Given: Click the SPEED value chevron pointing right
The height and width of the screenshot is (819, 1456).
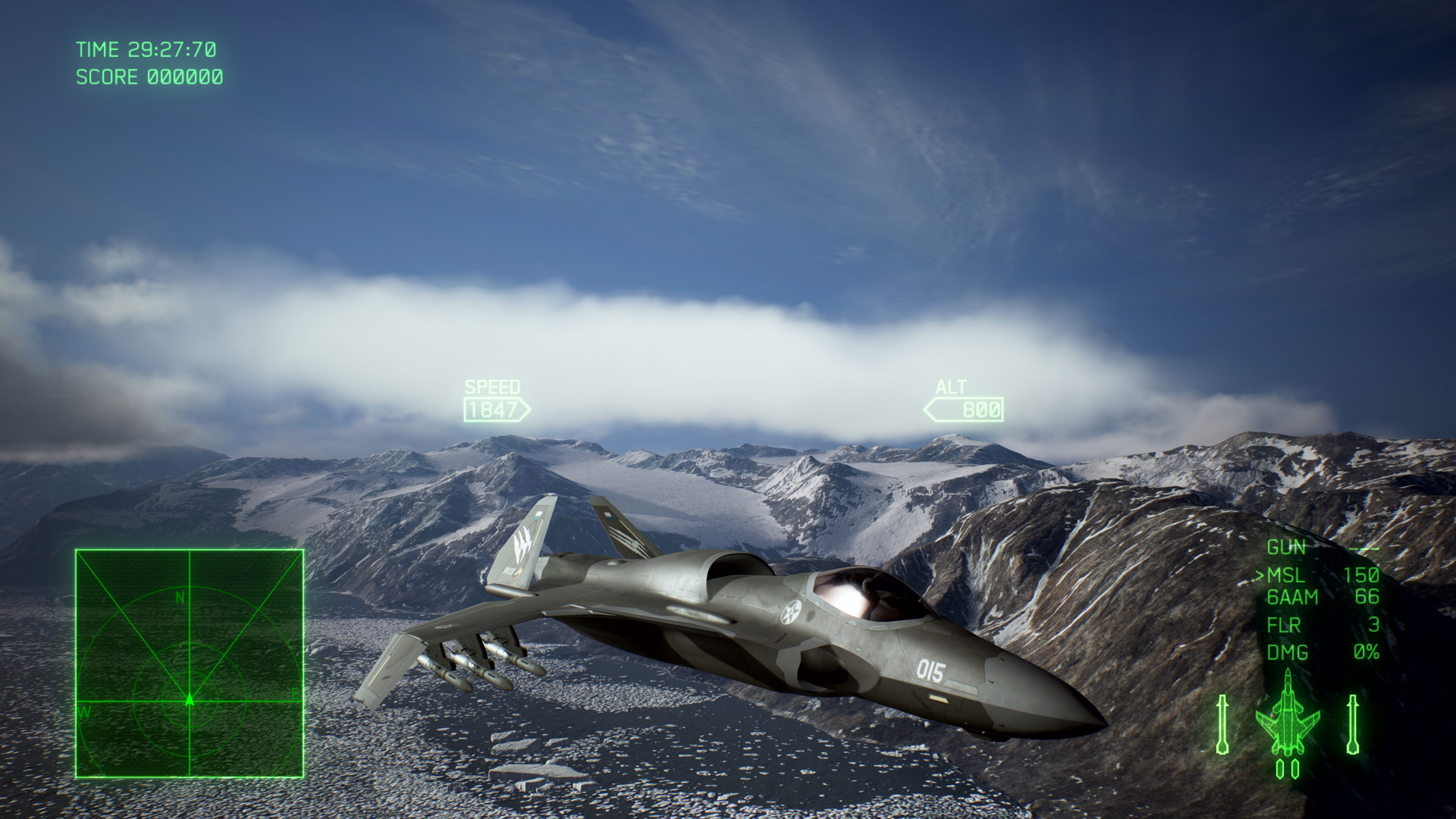Looking at the screenshot, I should (522, 409).
